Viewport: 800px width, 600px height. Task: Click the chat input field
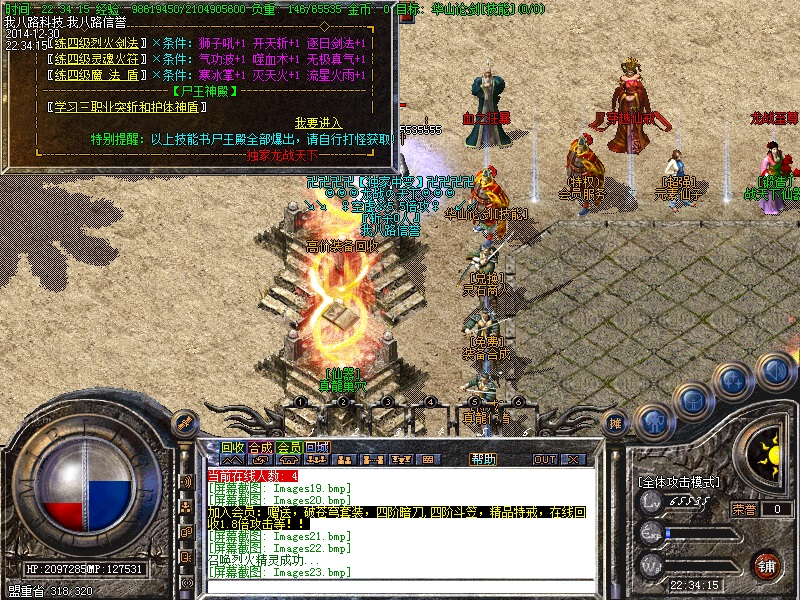(400, 584)
